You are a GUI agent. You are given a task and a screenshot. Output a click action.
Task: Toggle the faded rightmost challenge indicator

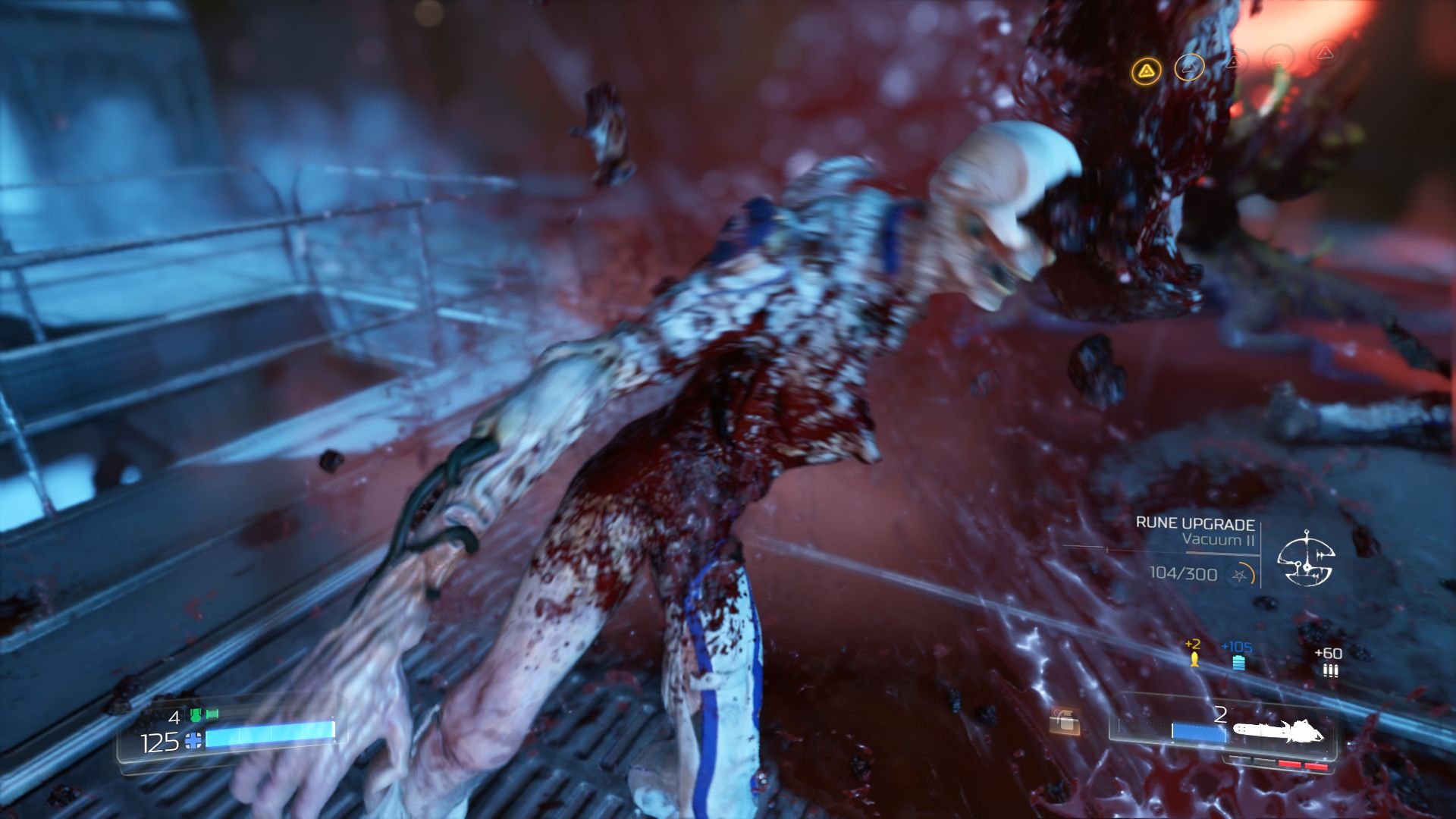(1326, 55)
